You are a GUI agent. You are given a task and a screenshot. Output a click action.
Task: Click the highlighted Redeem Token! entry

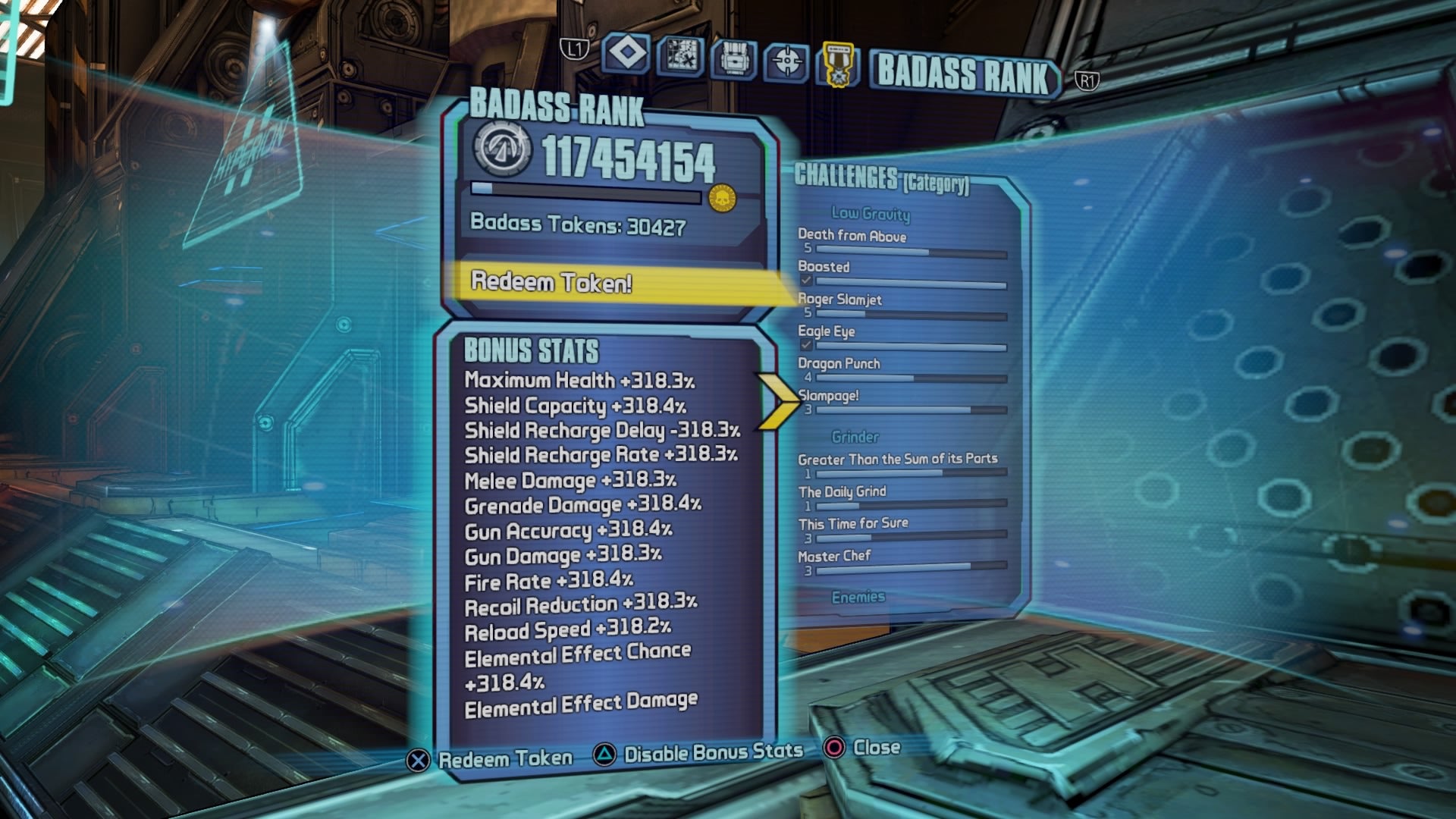pyautogui.click(x=551, y=282)
